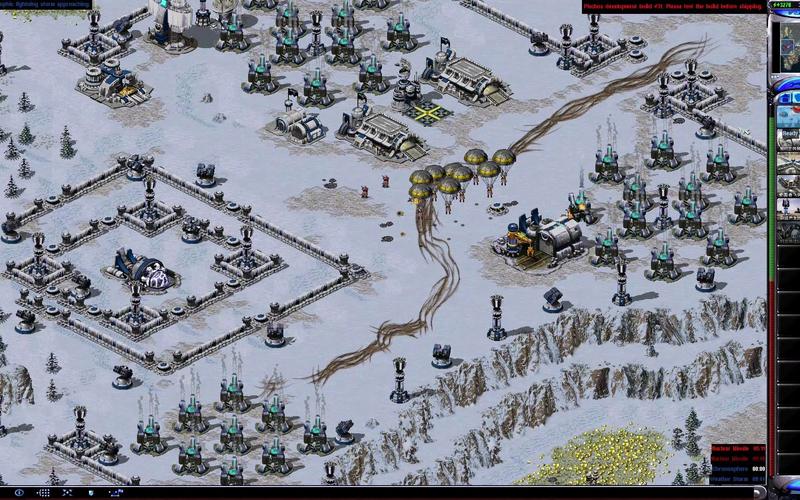Screen dimensions: 800x500
Task: Place the structure marked Ready
Action: pos(789,133)
